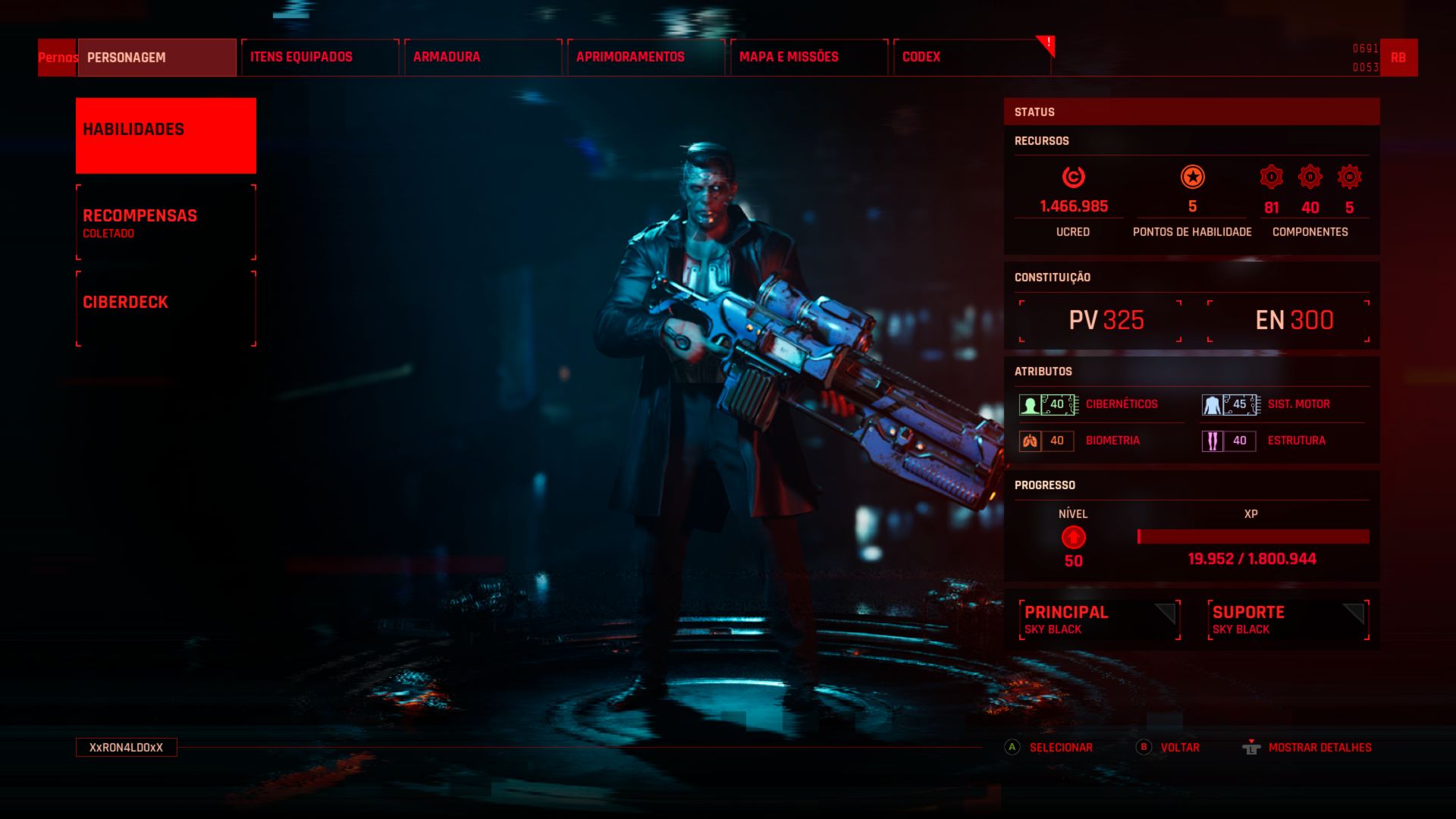Select the Estrutura attribute
The height and width of the screenshot is (819, 1456).
tap(1282, 441)
